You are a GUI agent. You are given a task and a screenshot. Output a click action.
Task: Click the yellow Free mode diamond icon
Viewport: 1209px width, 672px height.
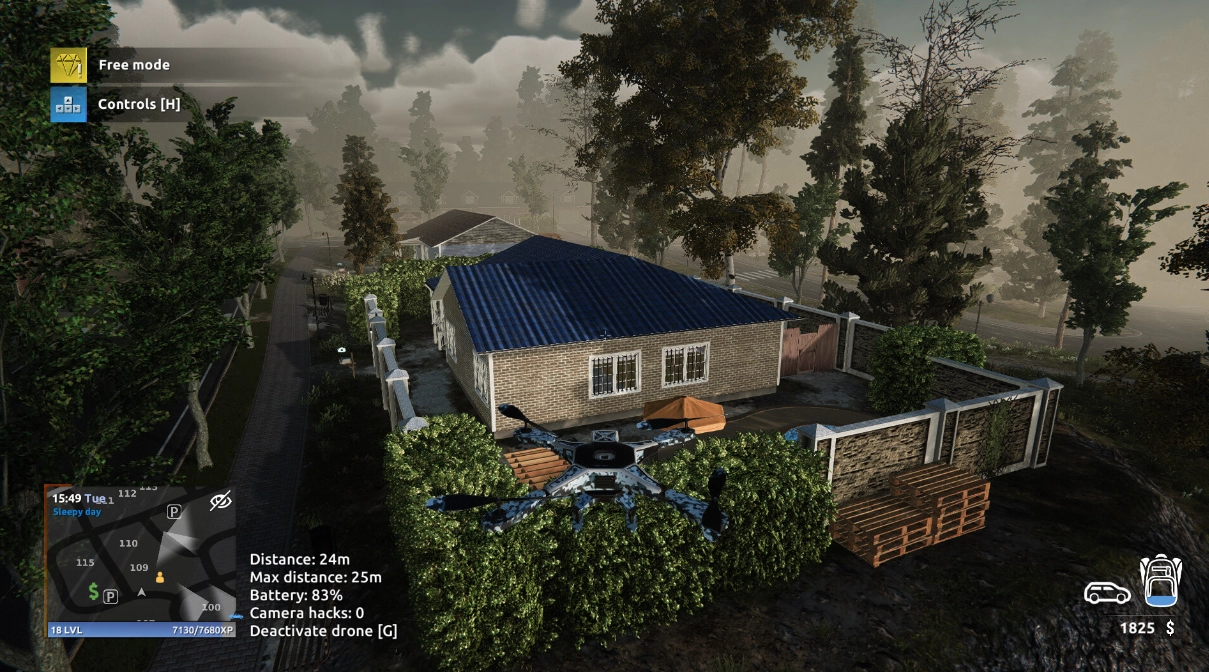68,65
